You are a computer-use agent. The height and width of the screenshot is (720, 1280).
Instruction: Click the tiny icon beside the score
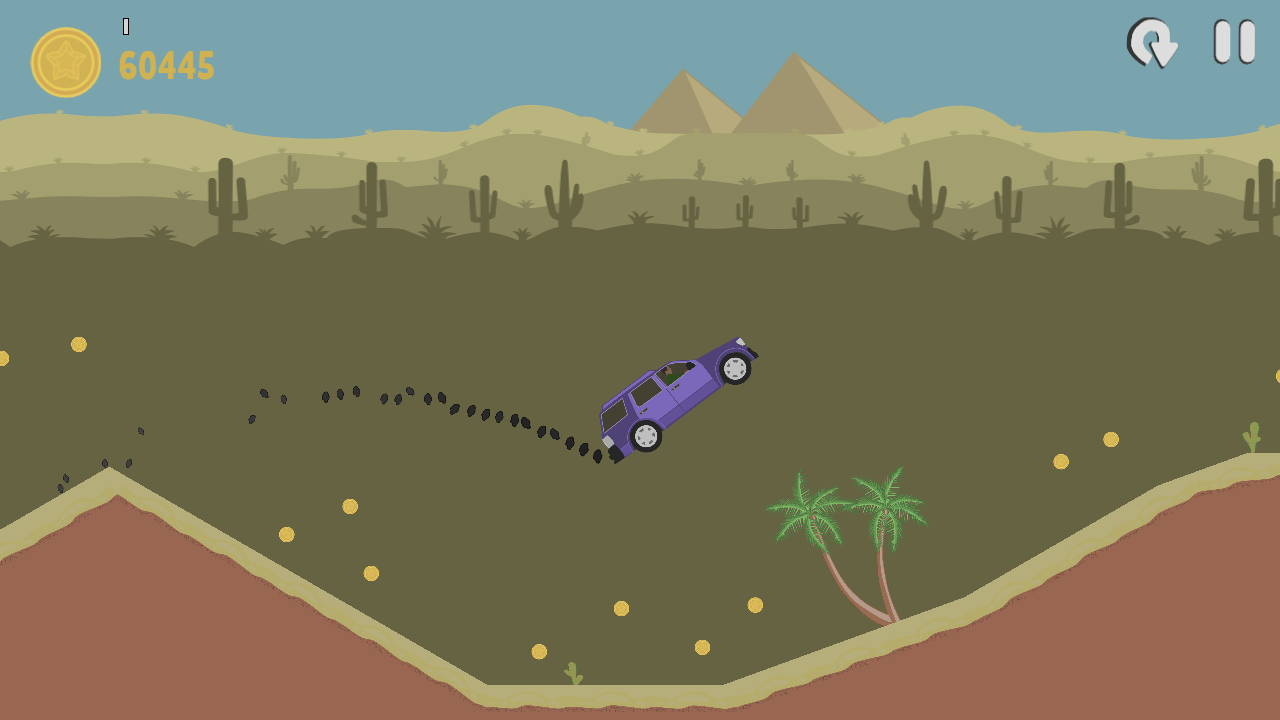tap(126, 24)
